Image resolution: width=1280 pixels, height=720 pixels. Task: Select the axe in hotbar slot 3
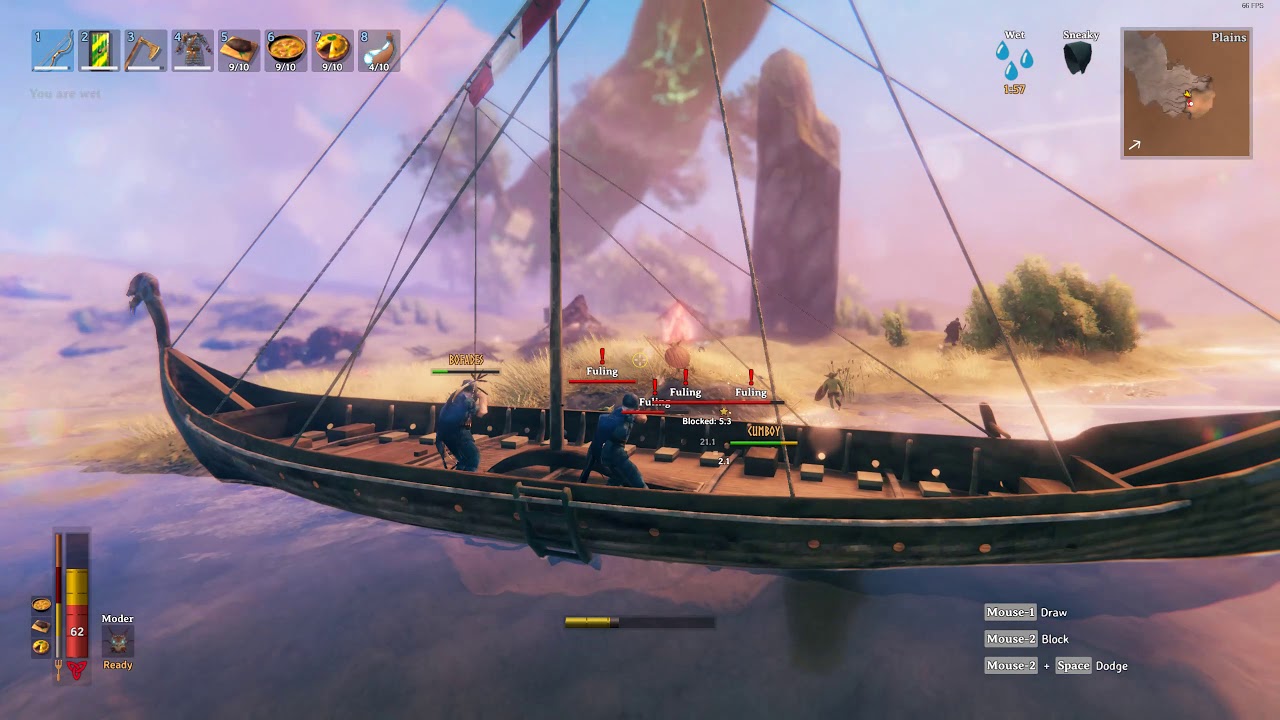coord(146,51)
